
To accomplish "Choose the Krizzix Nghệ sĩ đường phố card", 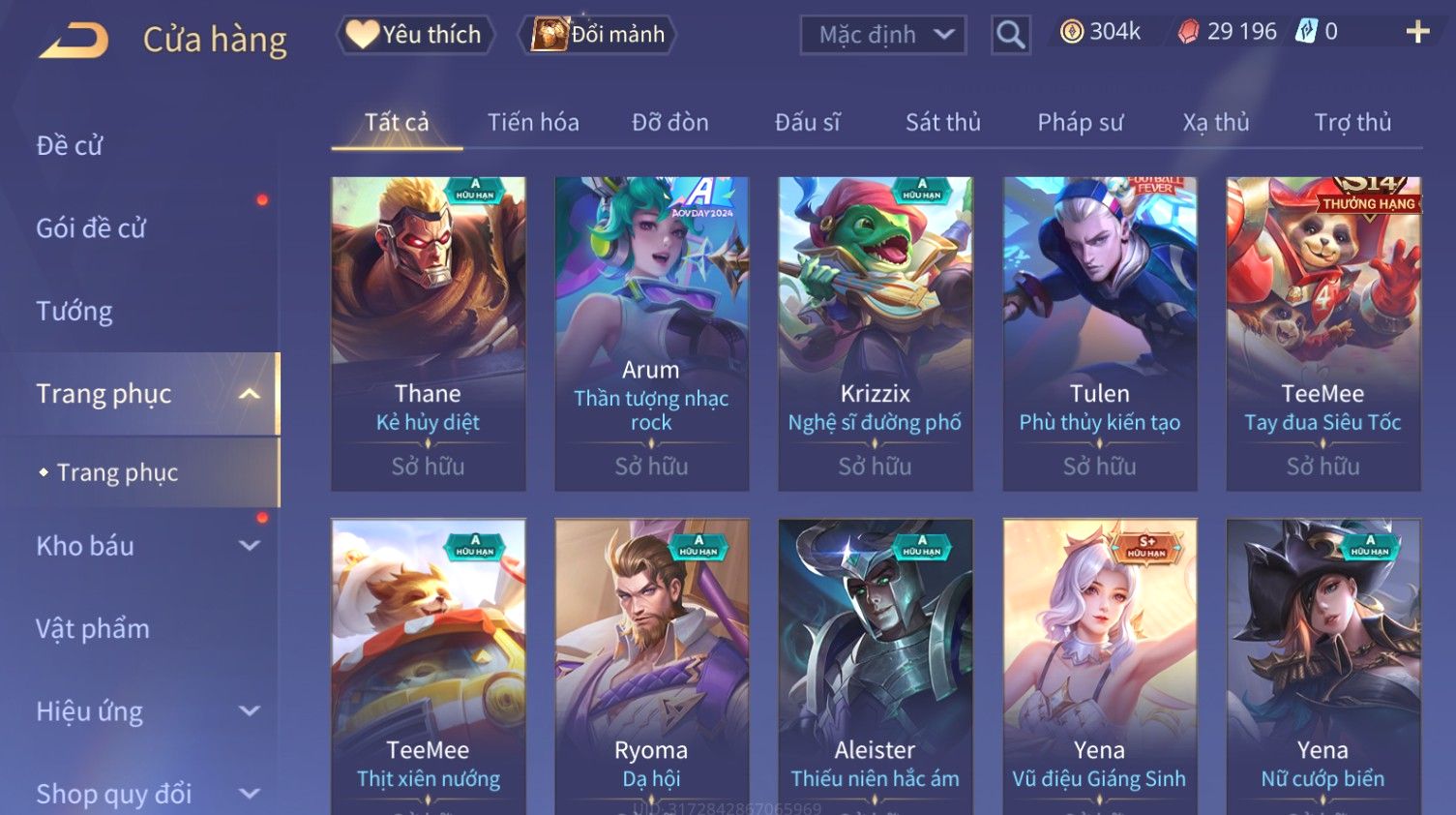I will (875, 333).
